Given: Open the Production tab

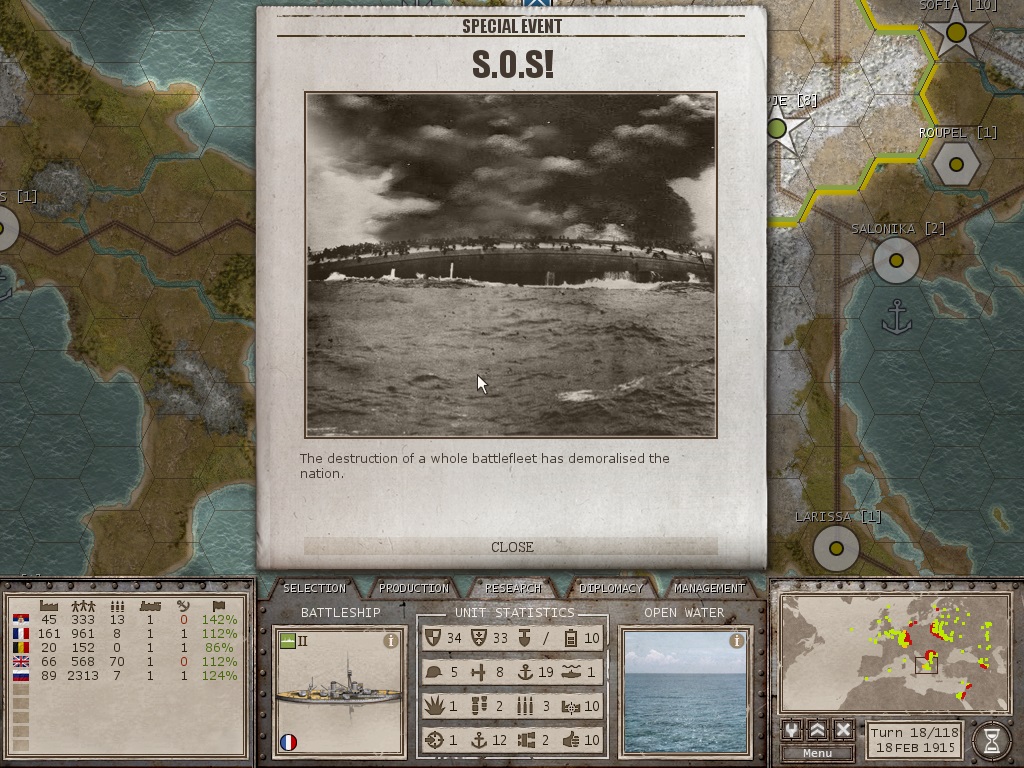Looking at the screenshot, I should click(414, 588).
